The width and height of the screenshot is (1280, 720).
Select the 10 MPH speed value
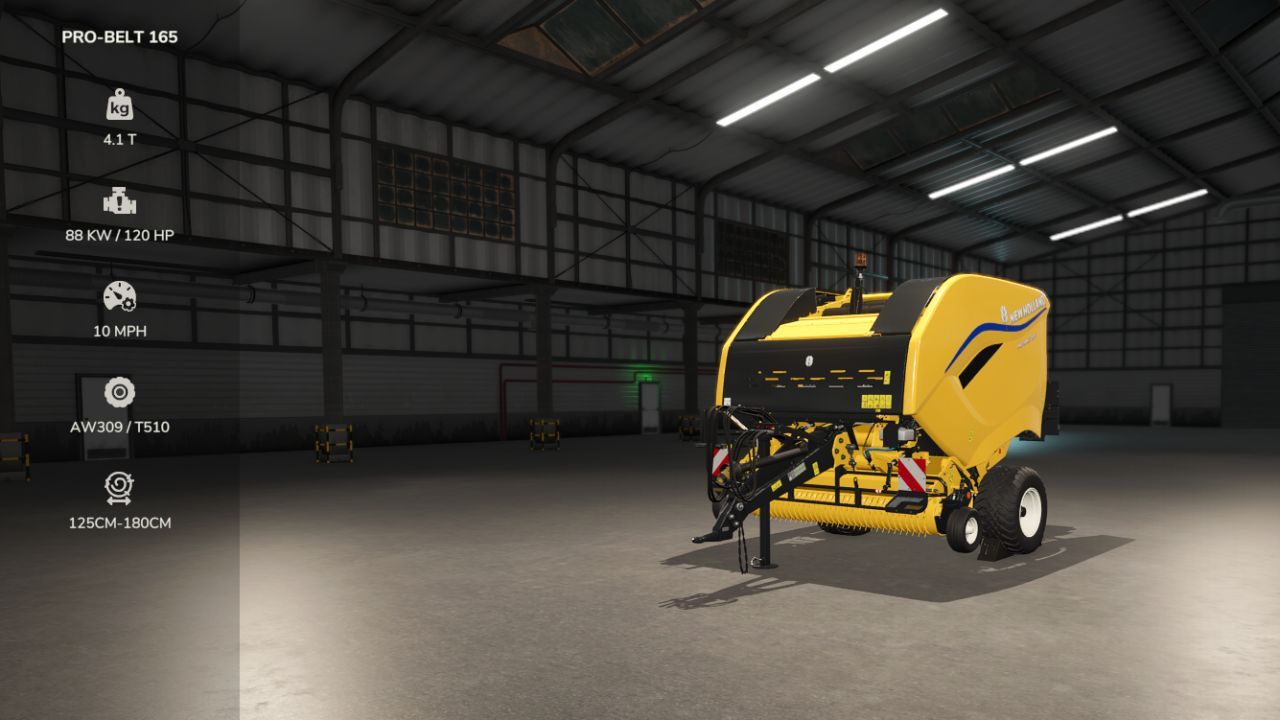tap(120, 328)
